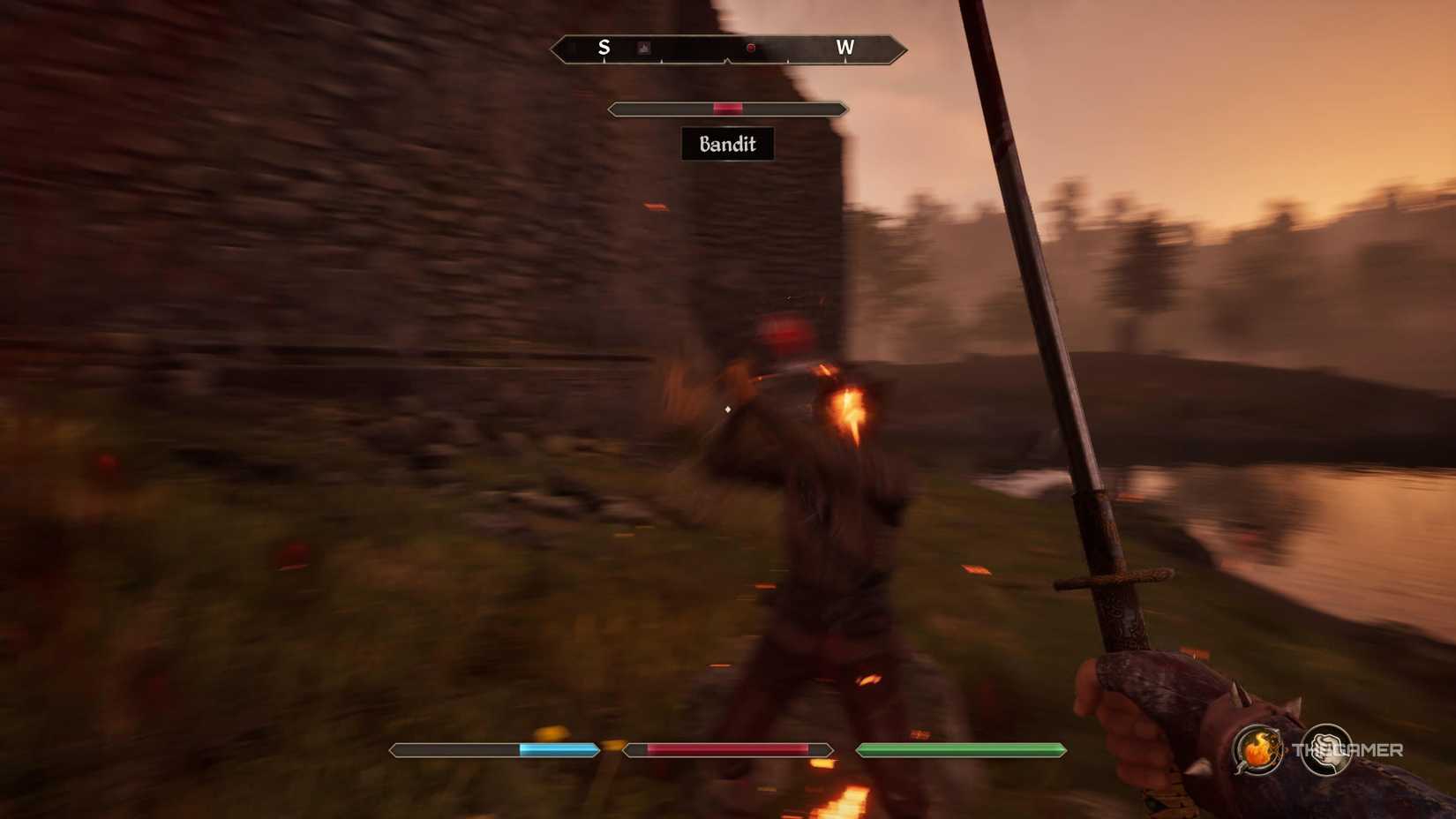Click the landmark marker on the compass

pos(642,47)
